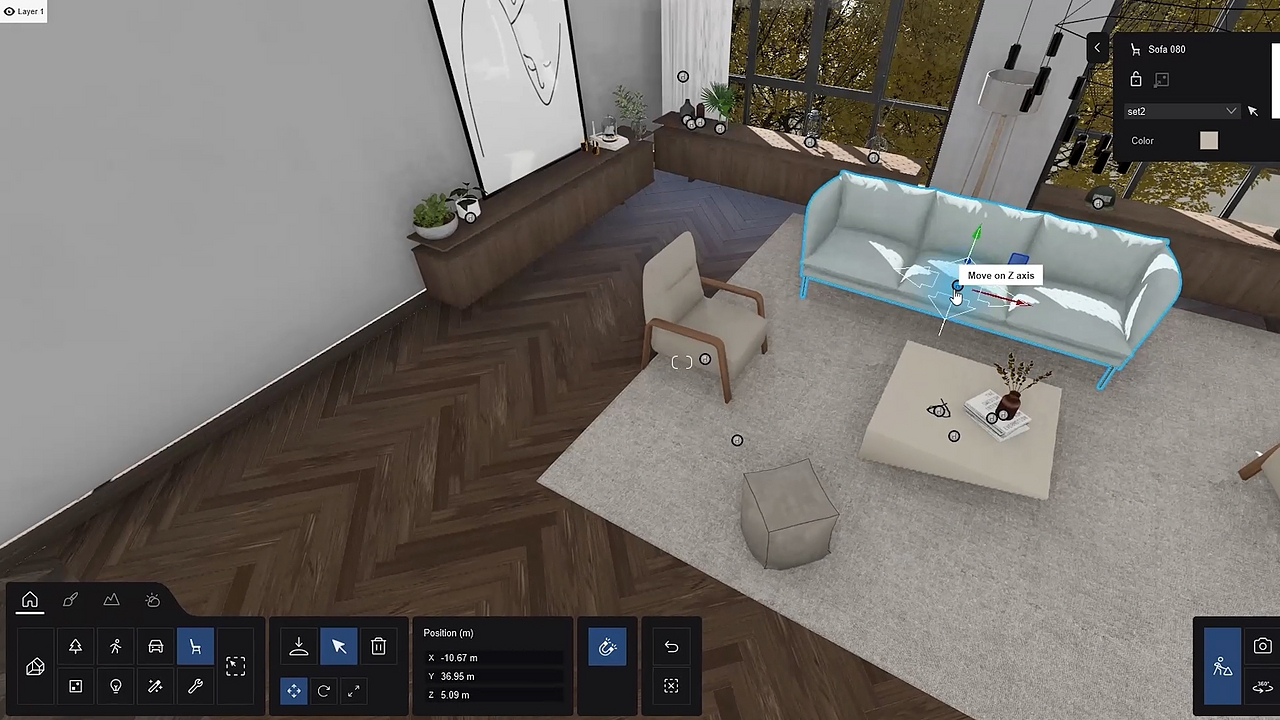This screenshot has width=1280, height=720.
Task: Toggle the drop-to-ground tool
Action: 298,647
